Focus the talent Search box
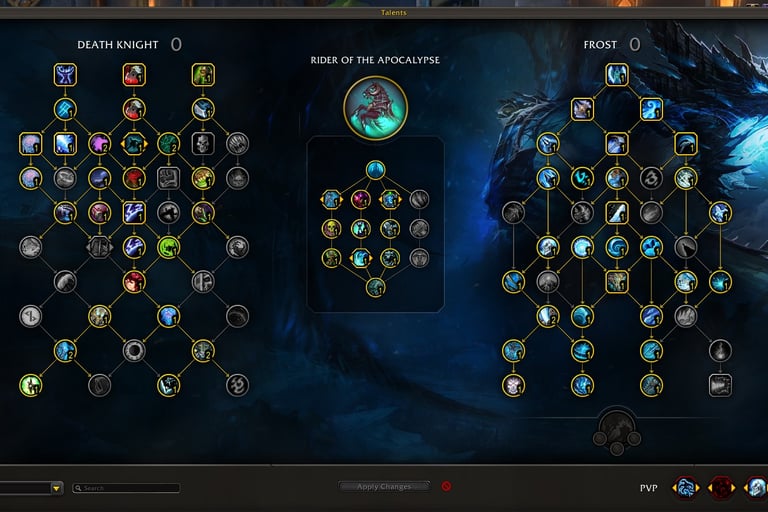The image size is (768, 512). (130, 488)
